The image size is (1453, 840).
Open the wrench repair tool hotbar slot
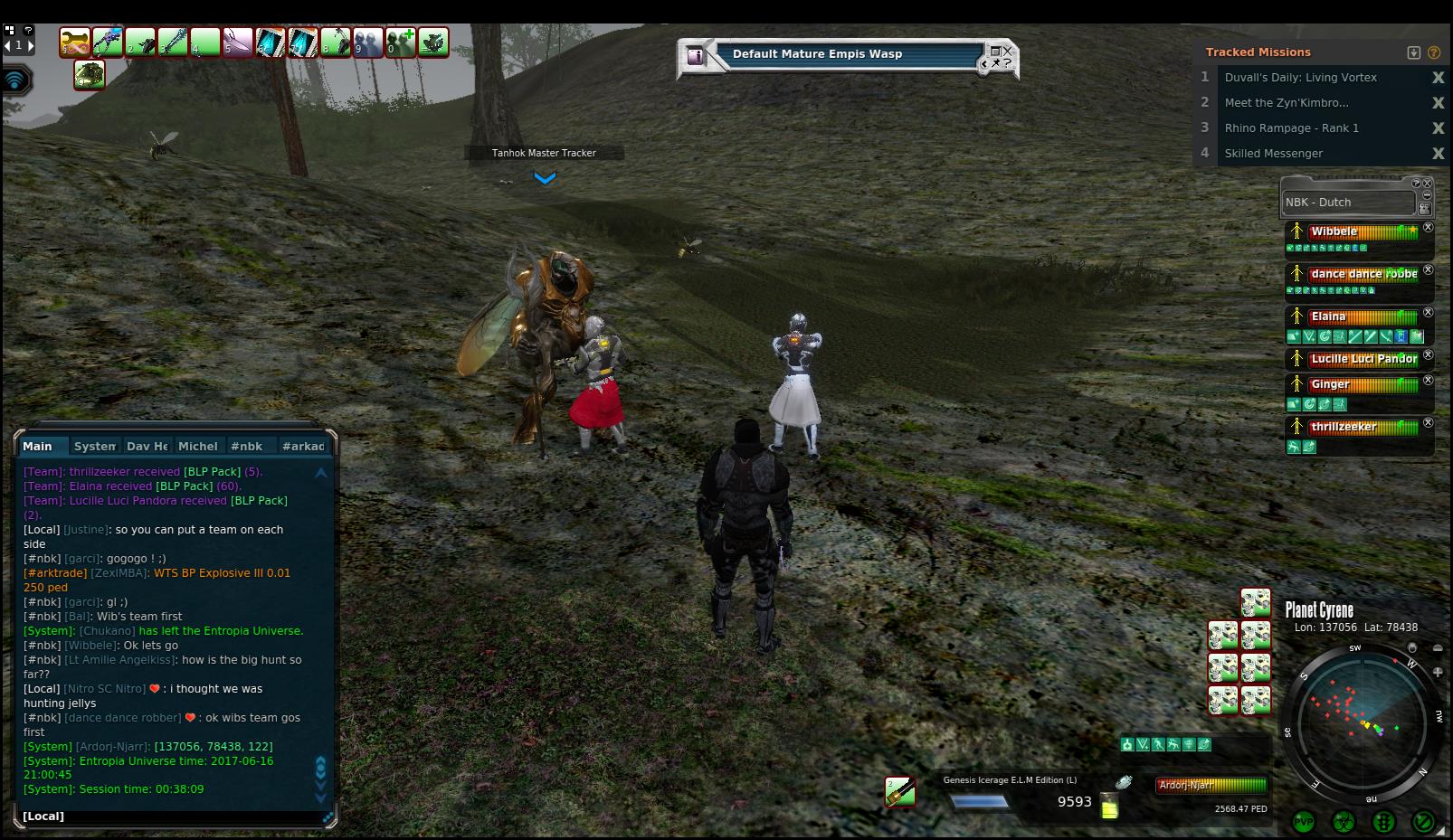pyautogui.click(x=75, y=42)
